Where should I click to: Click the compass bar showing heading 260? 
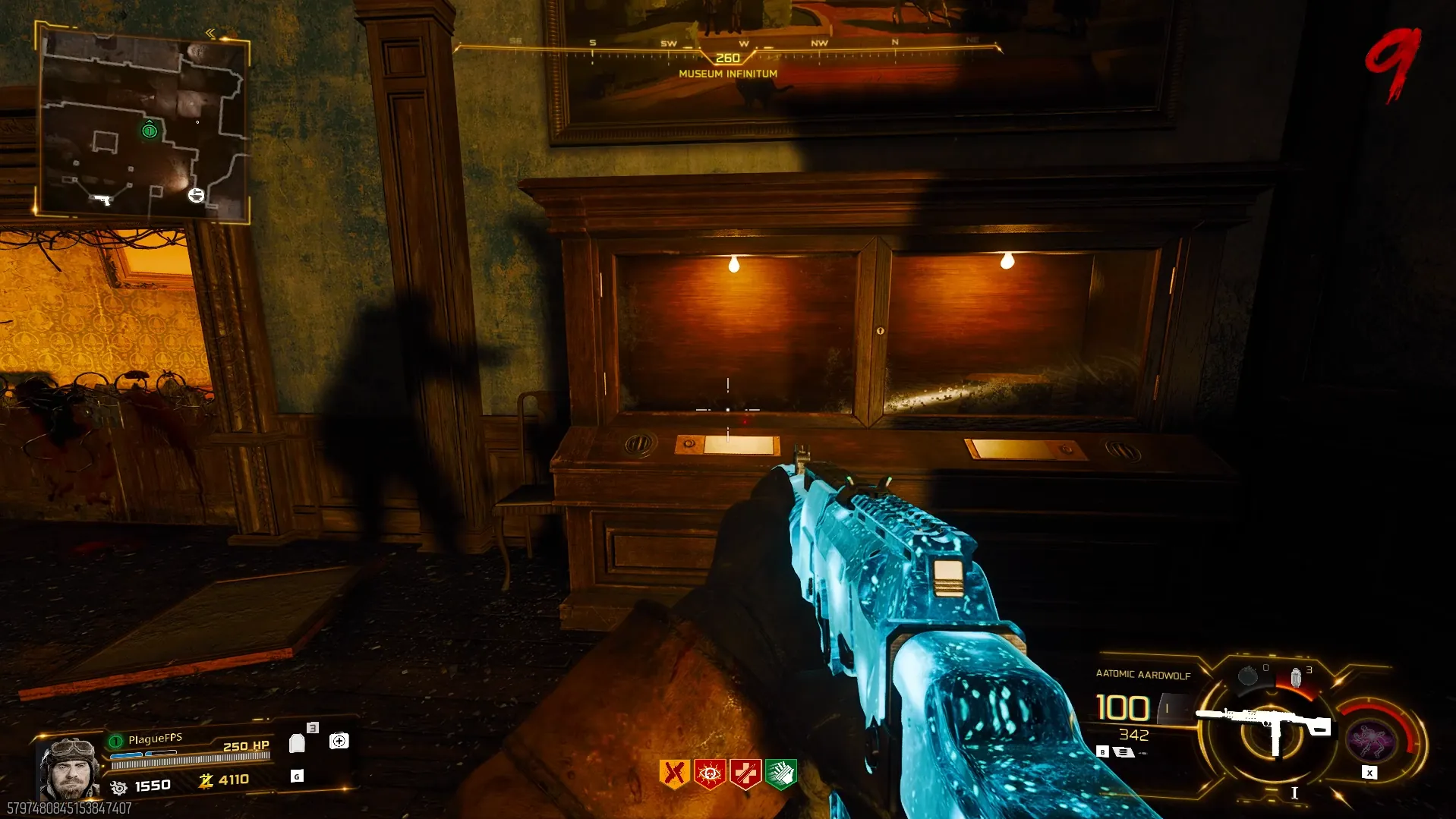click(727, 52)
